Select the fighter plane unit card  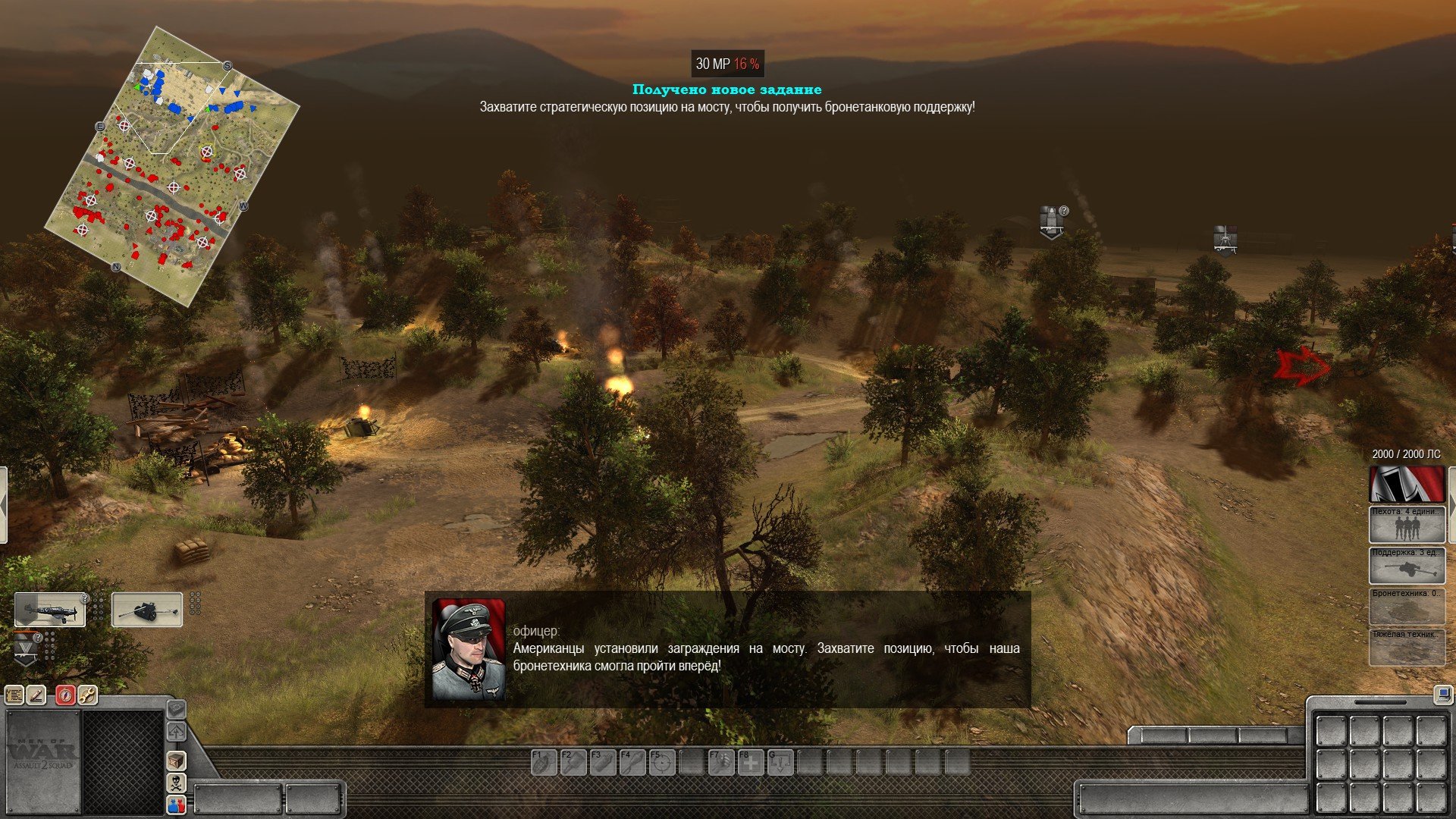coord(50,610)
